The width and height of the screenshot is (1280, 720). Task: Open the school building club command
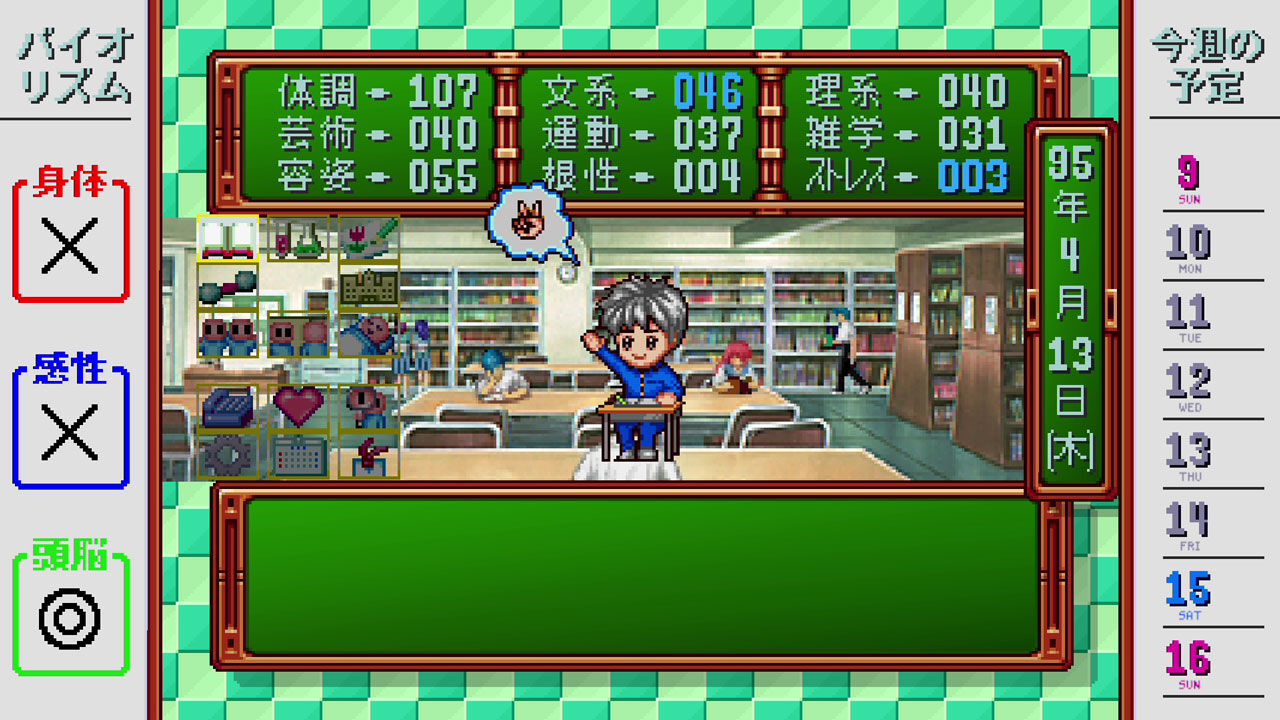point(368,287)
